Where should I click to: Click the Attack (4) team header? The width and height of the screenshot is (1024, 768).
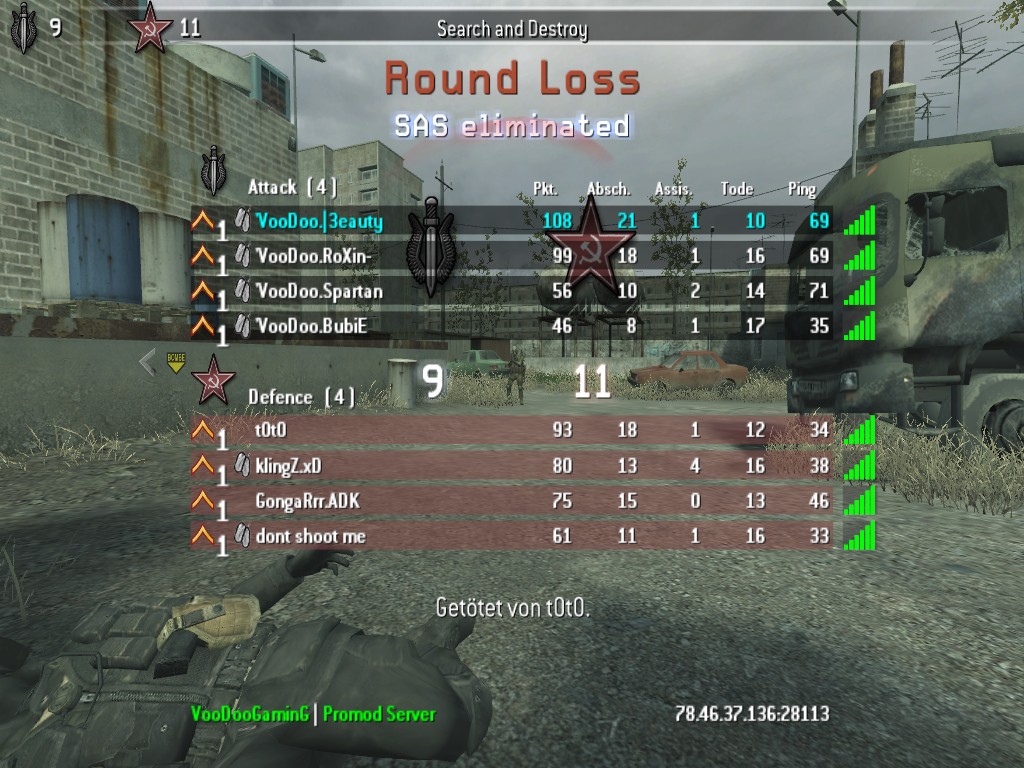tap(292, 187)
